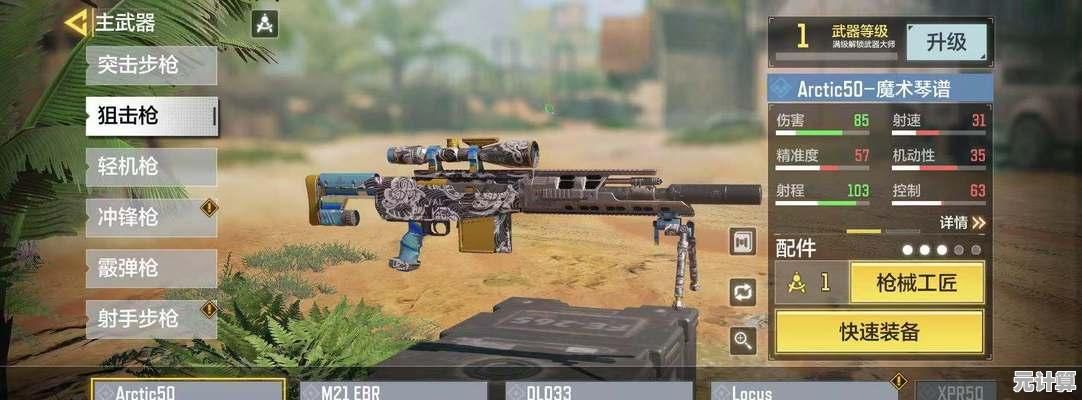Screen dimensions: 1082x400
Task: Select the Arctic50 weapon tile
Action: click(x=187, y=390)
